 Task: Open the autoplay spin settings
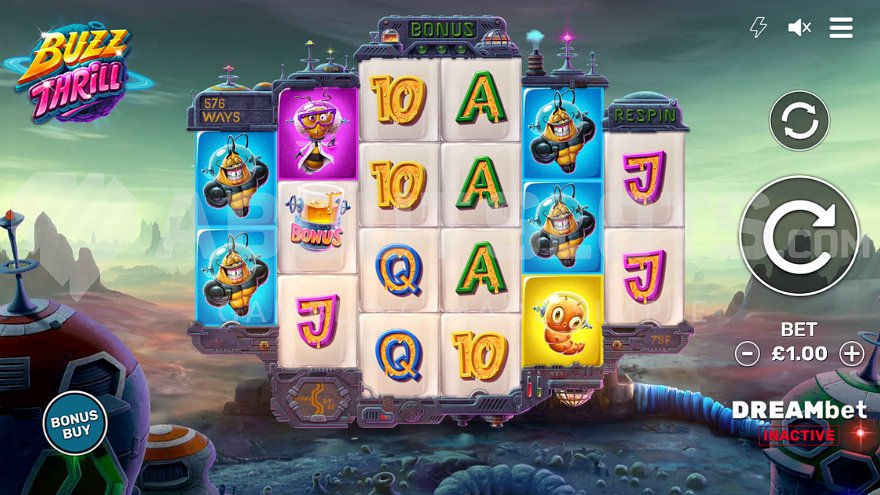799,121
